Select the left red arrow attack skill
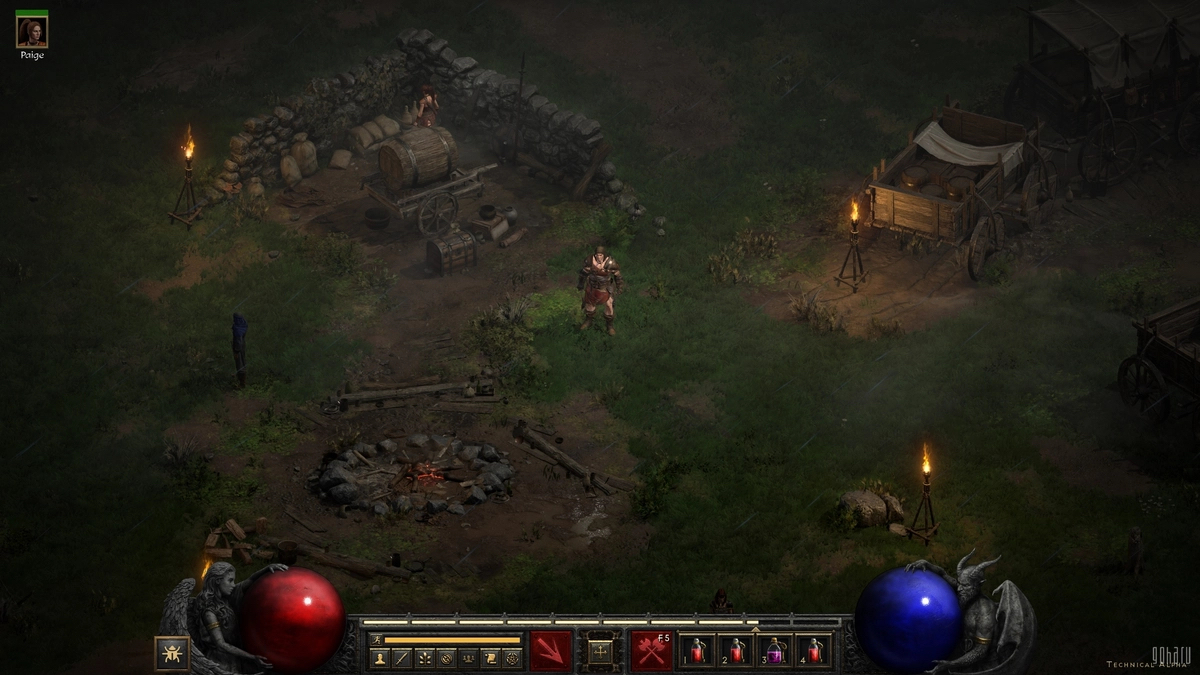 click(x=551, y=651)
